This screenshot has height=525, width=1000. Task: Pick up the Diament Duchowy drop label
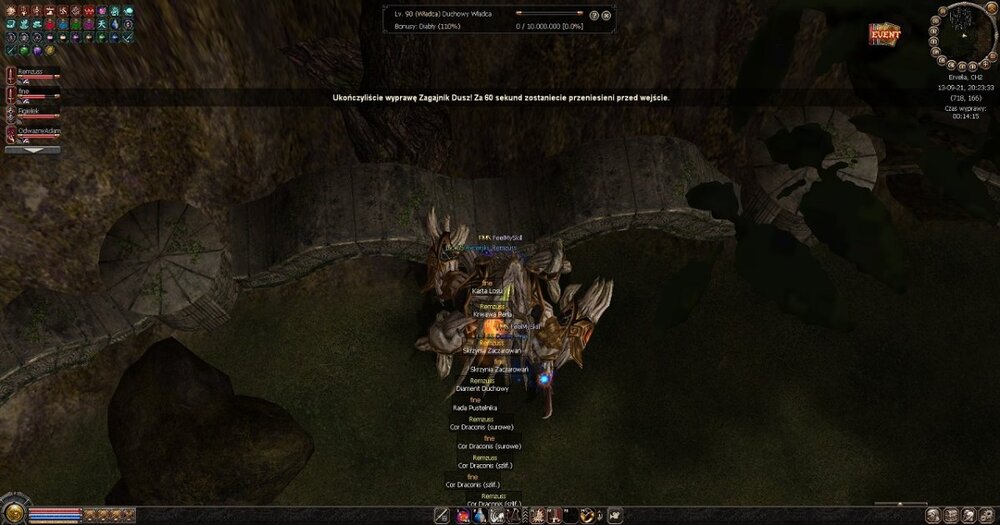tap(482, 388)
